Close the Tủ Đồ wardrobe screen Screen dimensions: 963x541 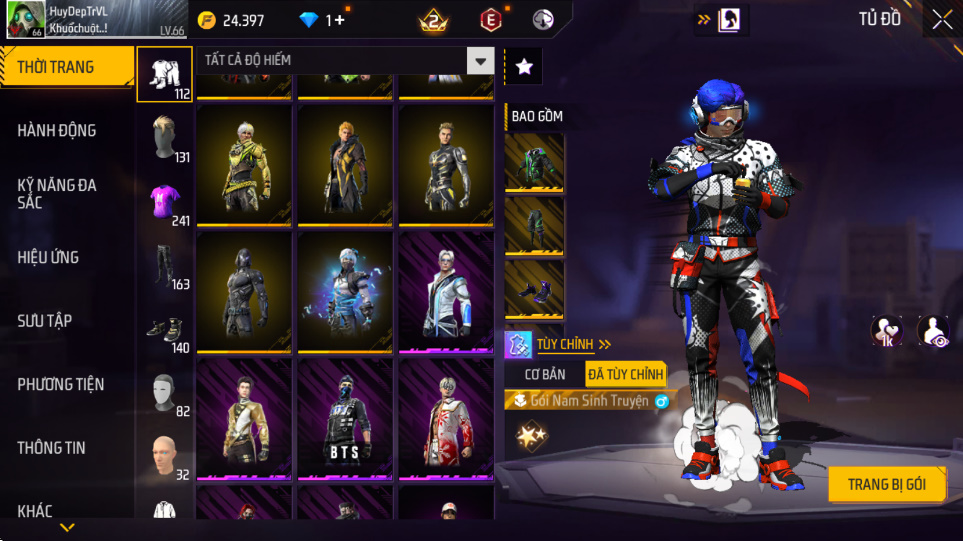942,19
